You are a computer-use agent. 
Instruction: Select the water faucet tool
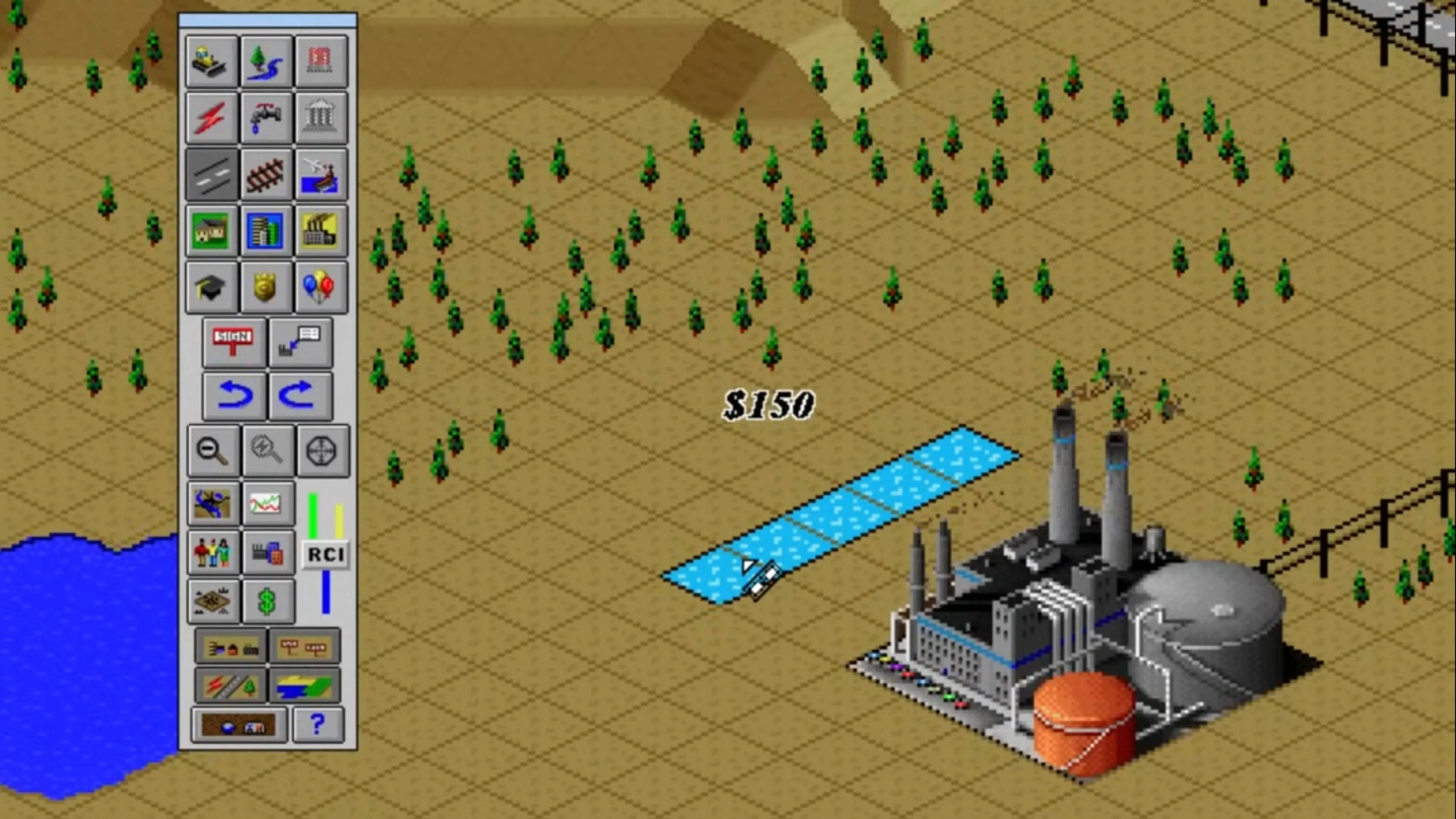pyautogui.click(x=266, y=118)
